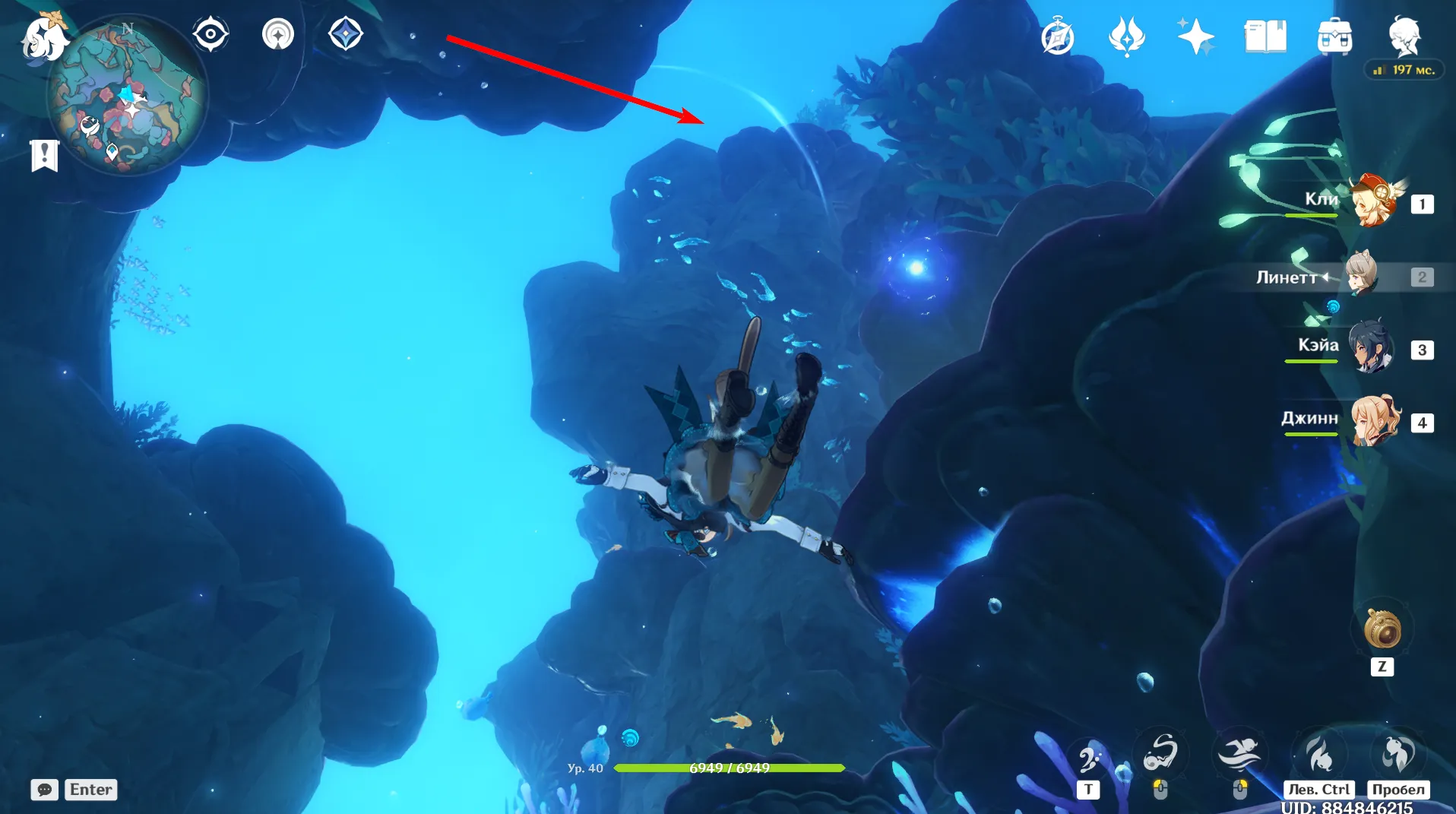Image resolution: width=1456 pixels, height=814 pixels.
Task: Click the circular minimap
Action: [x=127, y=99]
